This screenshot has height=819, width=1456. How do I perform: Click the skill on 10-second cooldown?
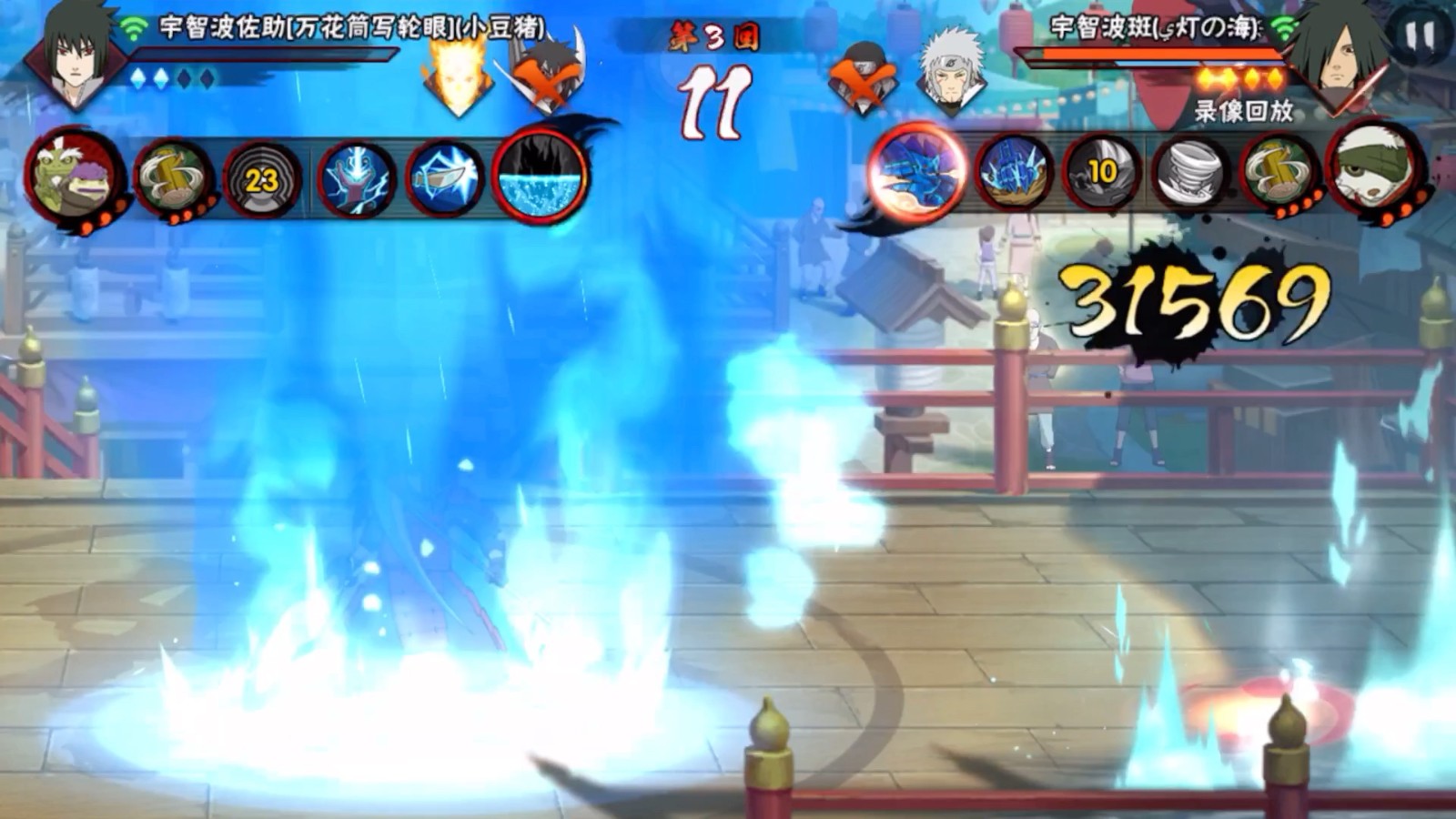[1102, 173]
